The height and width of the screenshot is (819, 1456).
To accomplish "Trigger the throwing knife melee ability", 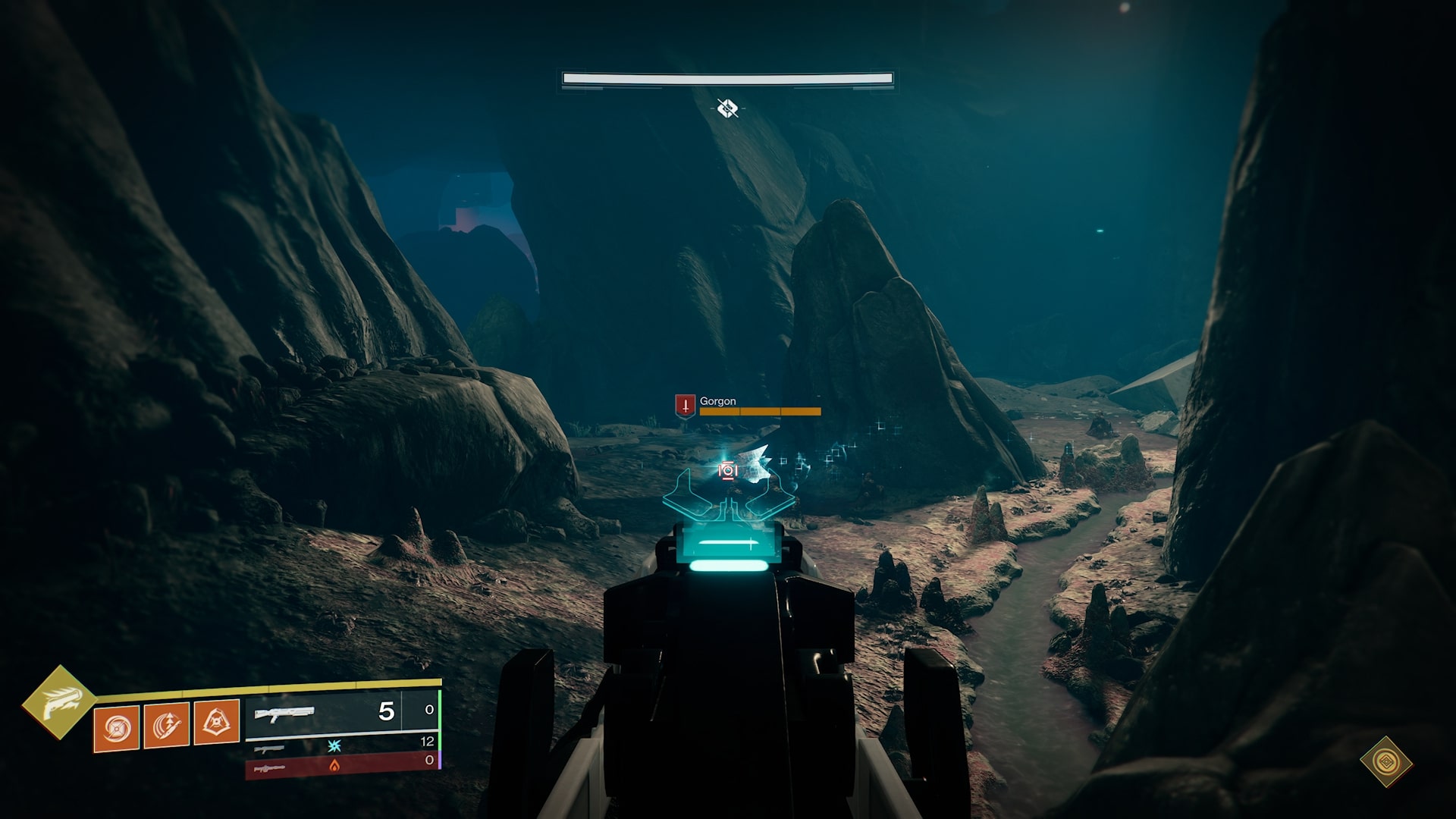I will [166, 726].
